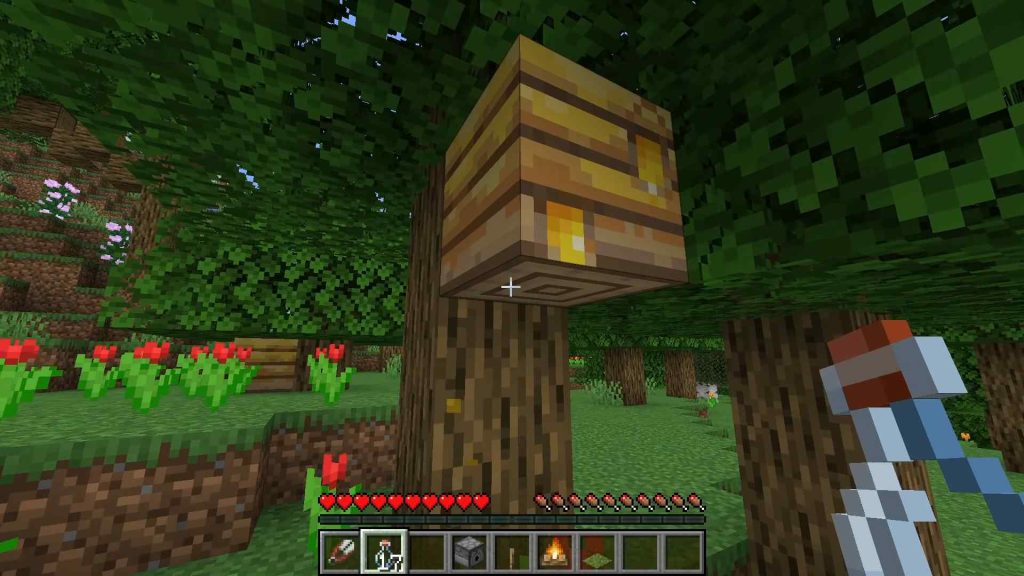Screen dimensions: 1024x576
Task: Switch to the shears hotbar slot
Action: pos(340,551)
